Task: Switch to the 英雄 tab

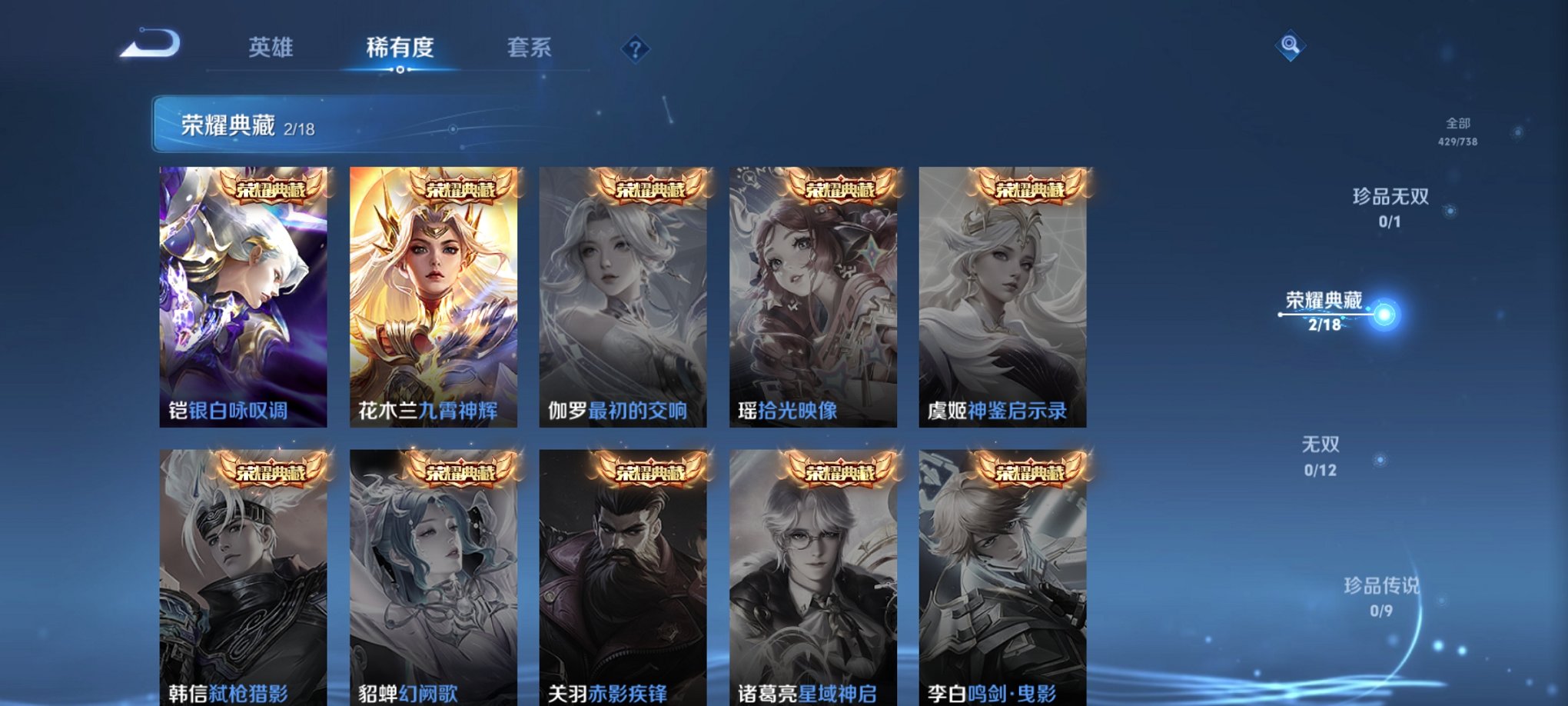Action: [271, 48]
